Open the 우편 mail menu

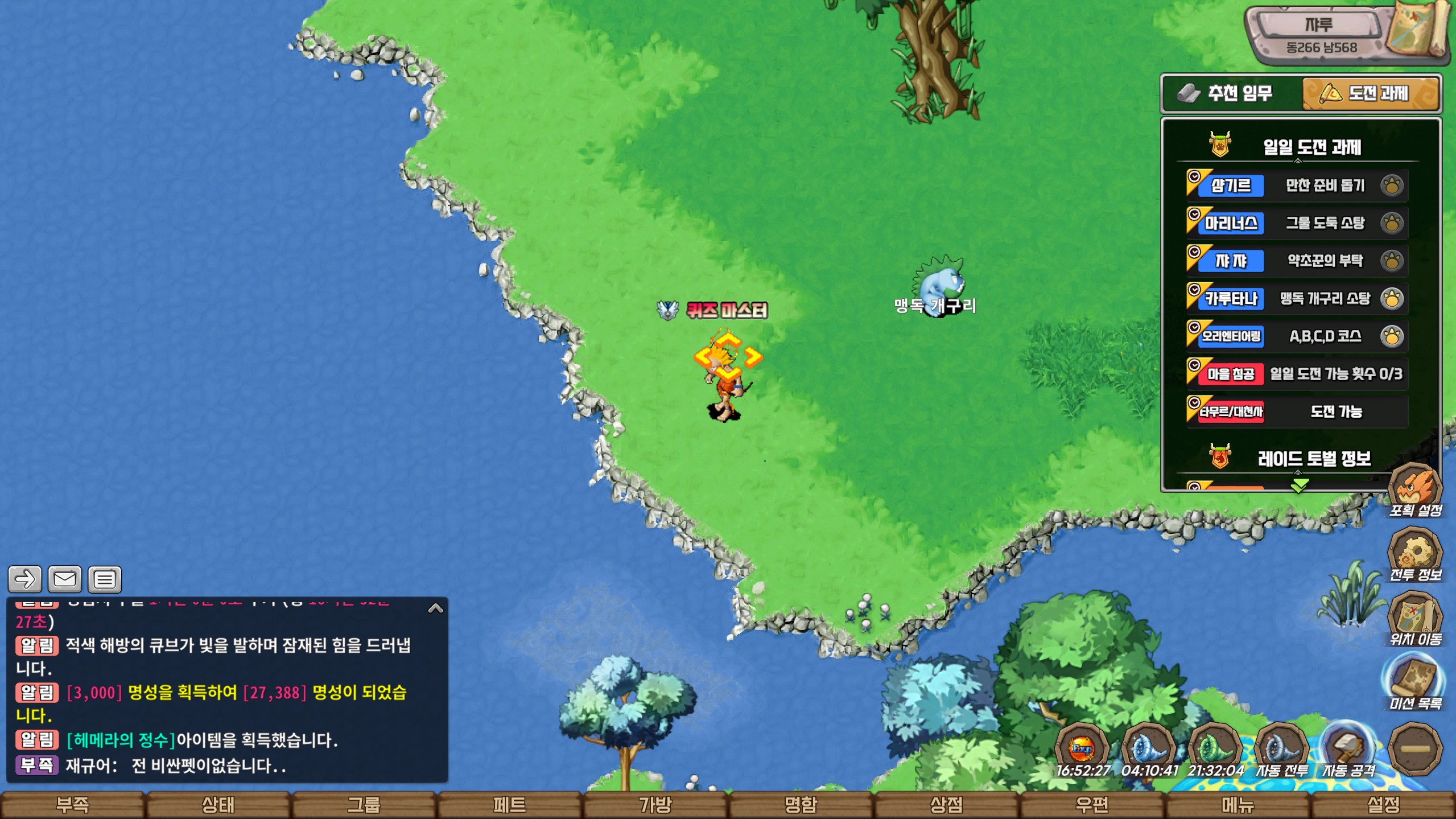coord(1092,805)
